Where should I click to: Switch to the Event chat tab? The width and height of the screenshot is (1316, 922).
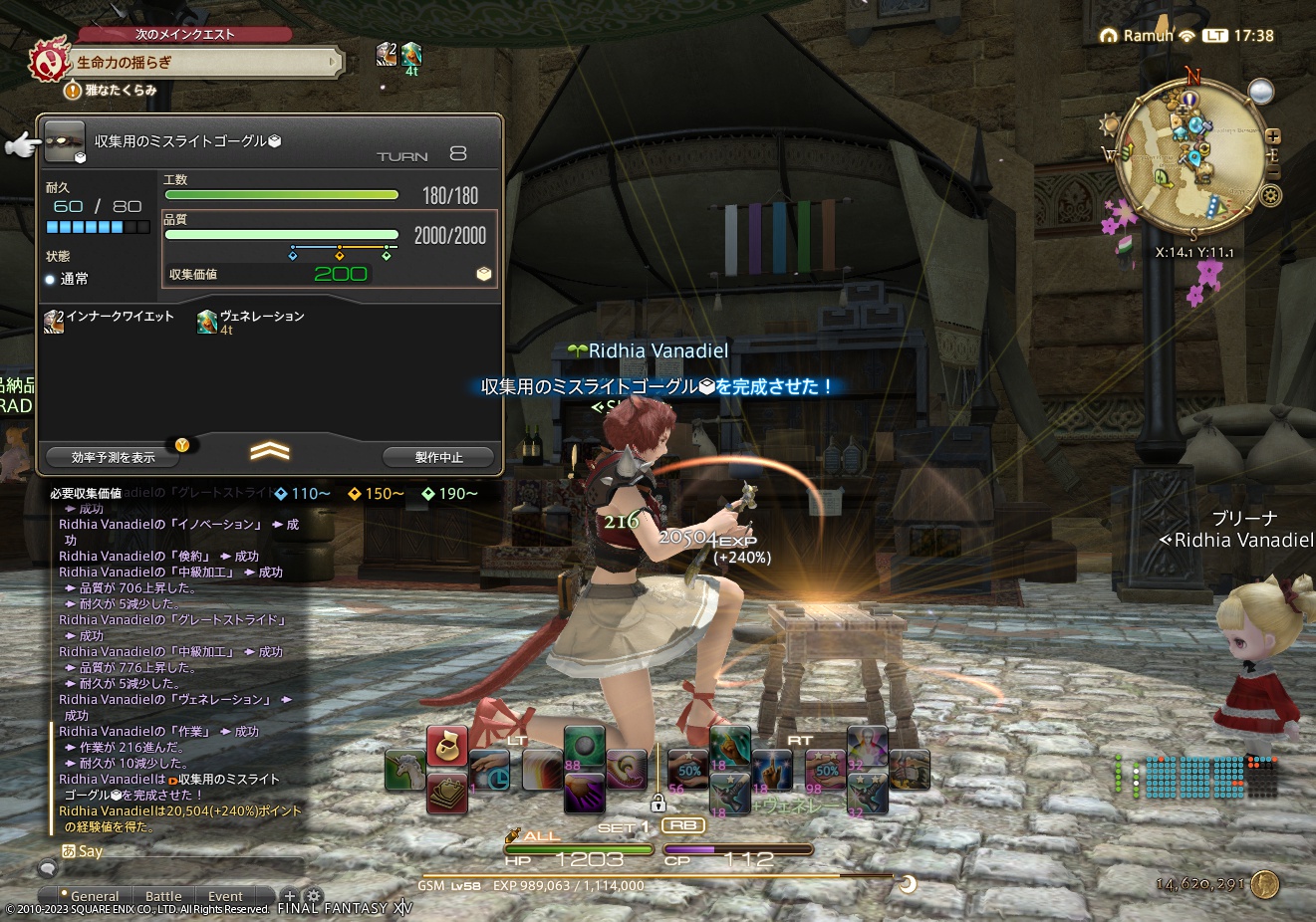point(225,895)
